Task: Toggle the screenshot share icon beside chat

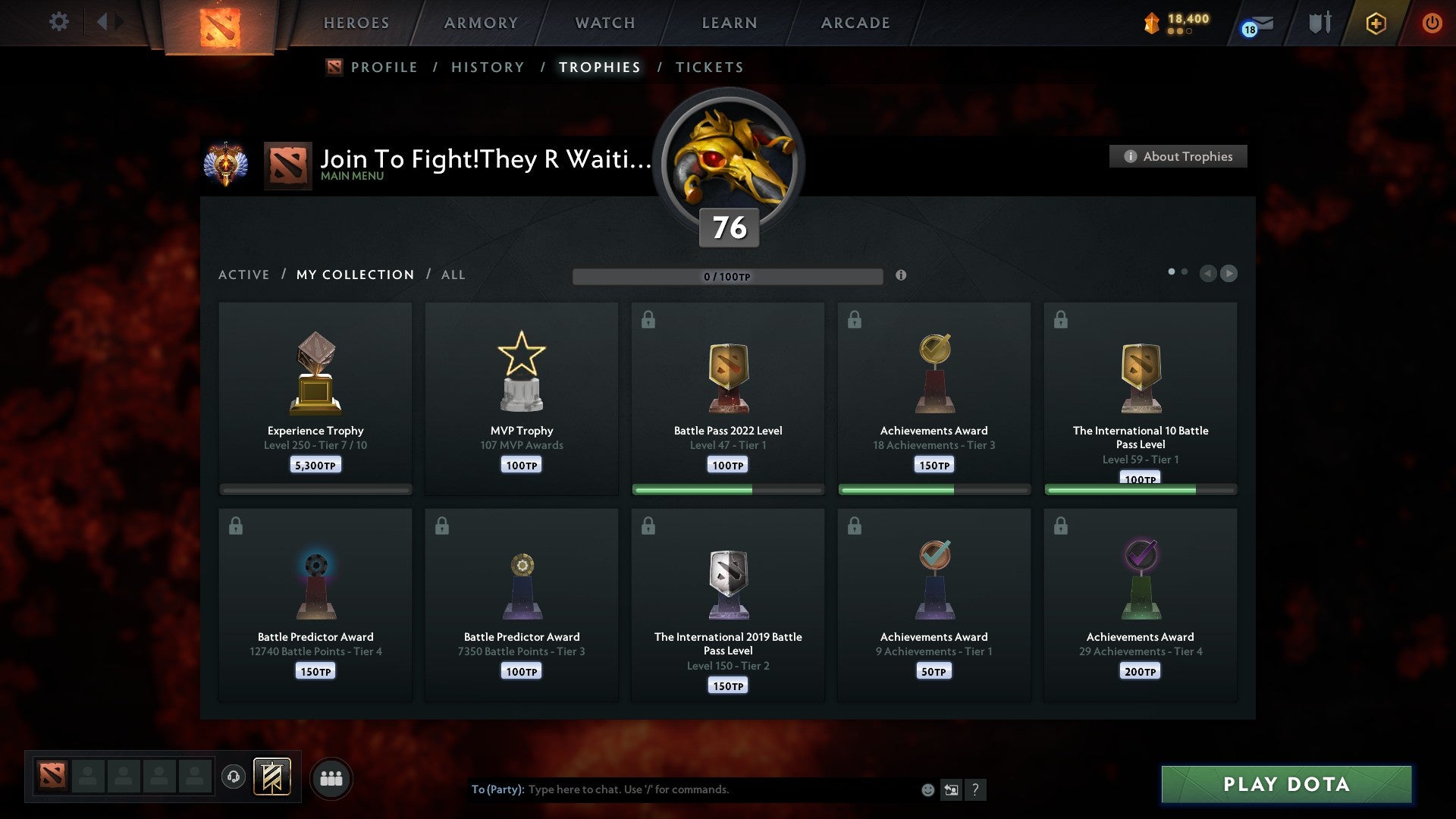Action: coord(952,789)
